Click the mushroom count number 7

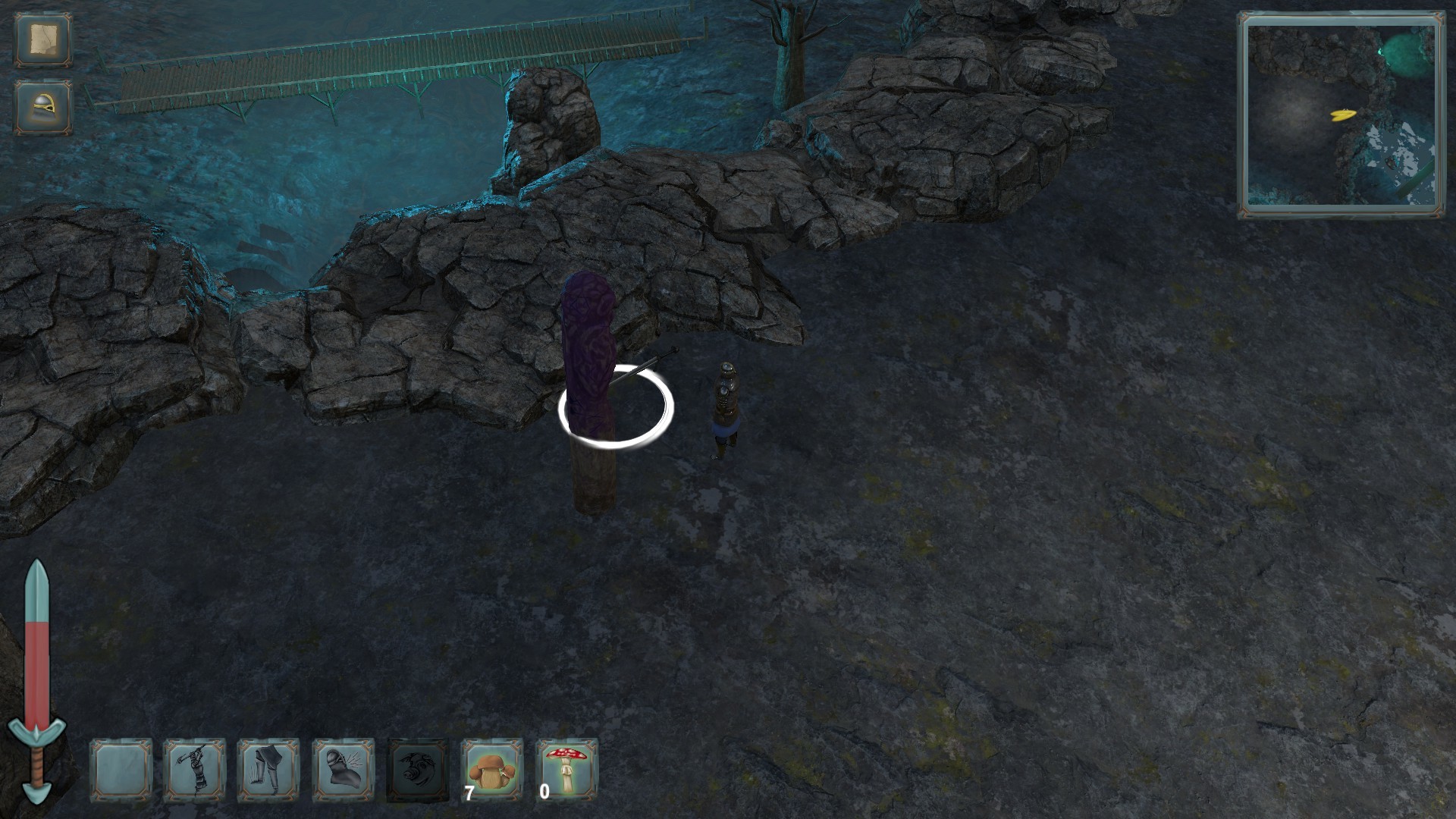469,794
